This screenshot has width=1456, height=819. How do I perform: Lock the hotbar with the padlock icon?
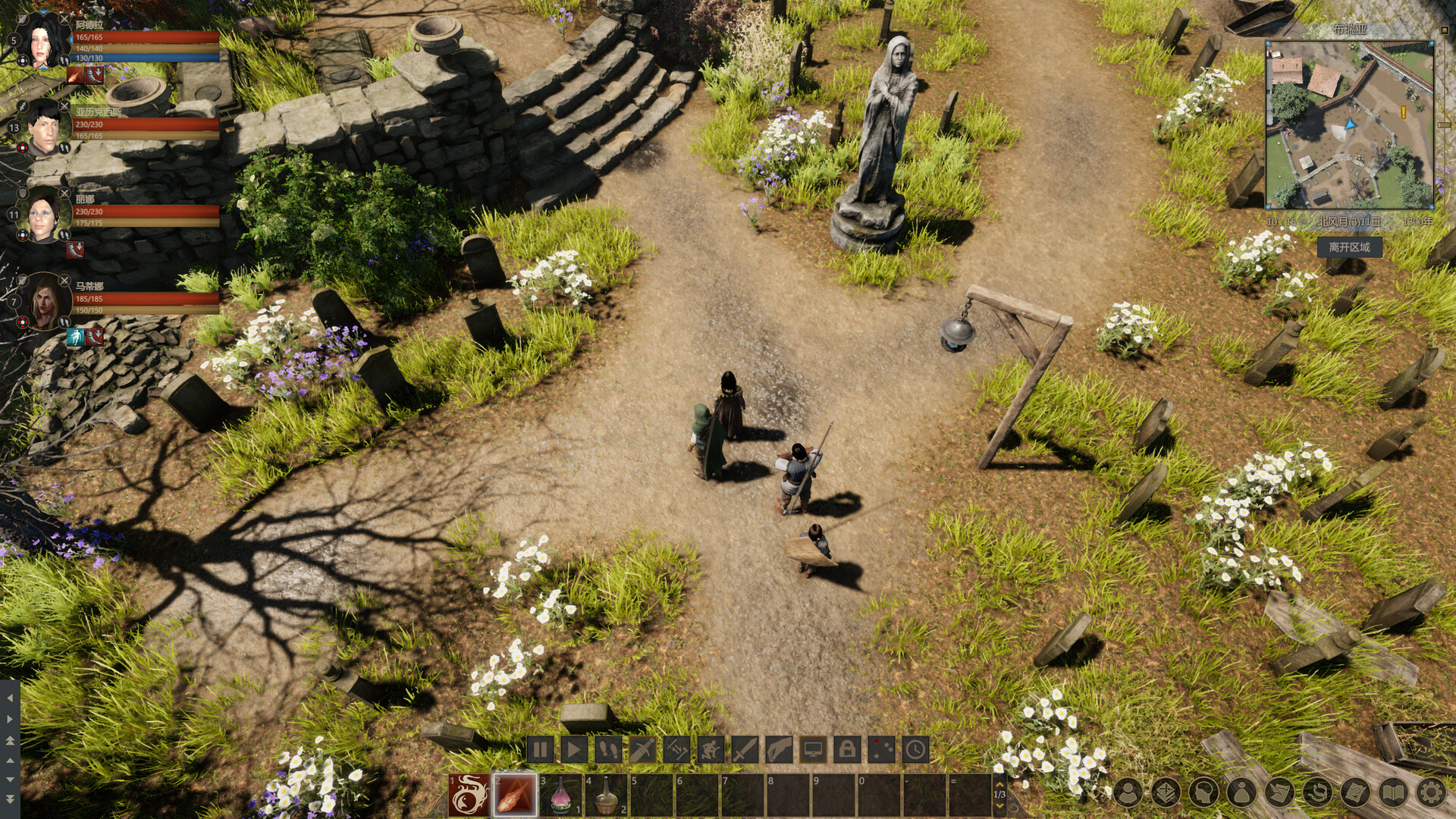click(x=848, y=750)
